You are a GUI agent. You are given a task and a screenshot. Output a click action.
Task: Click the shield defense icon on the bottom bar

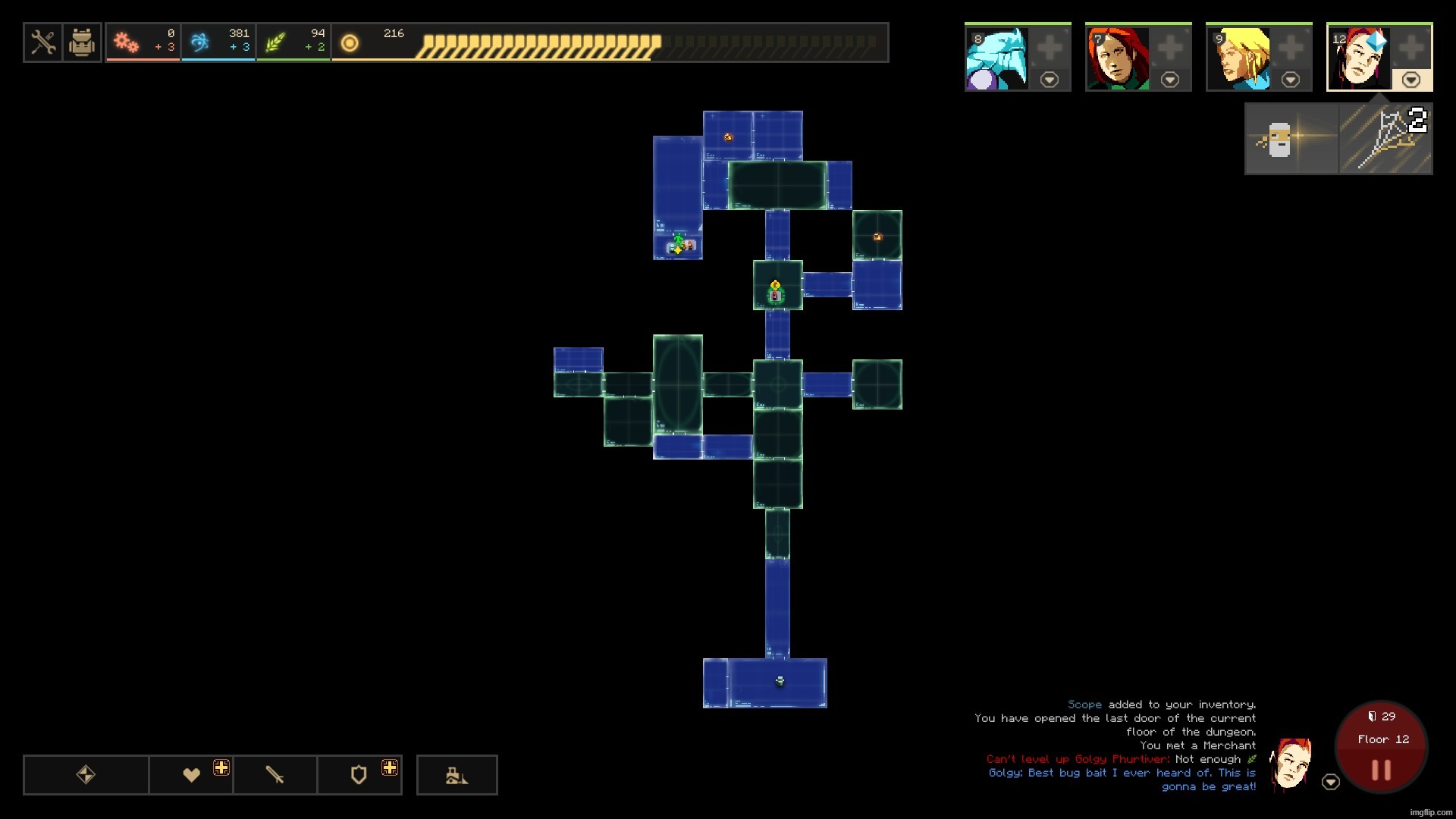tap(359, 774)
